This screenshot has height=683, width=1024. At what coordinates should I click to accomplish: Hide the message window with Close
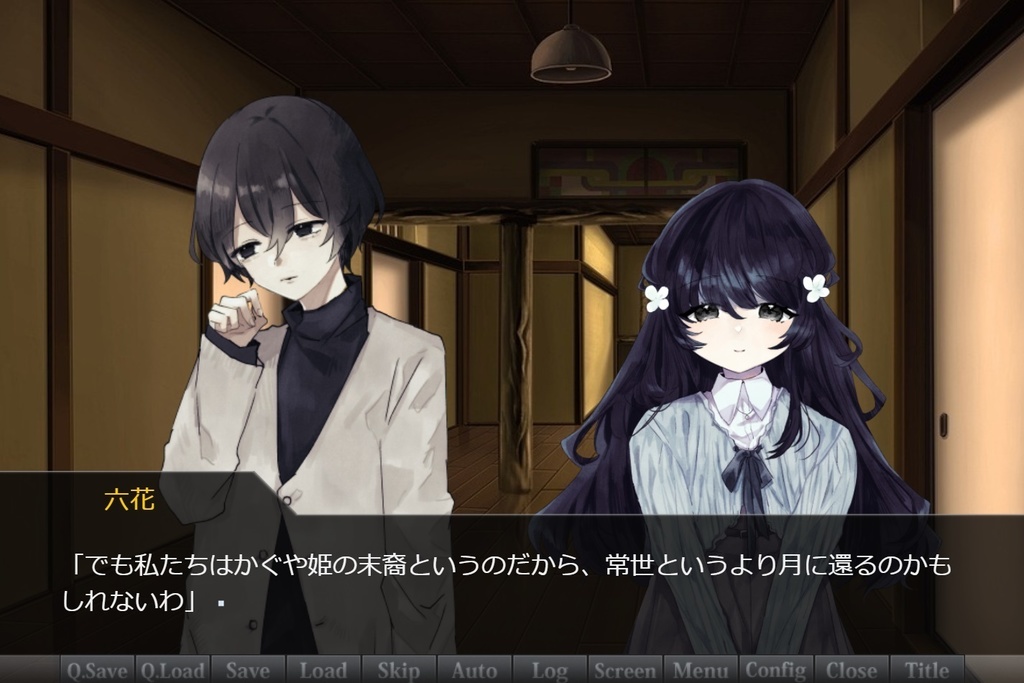tap(851, 670)
